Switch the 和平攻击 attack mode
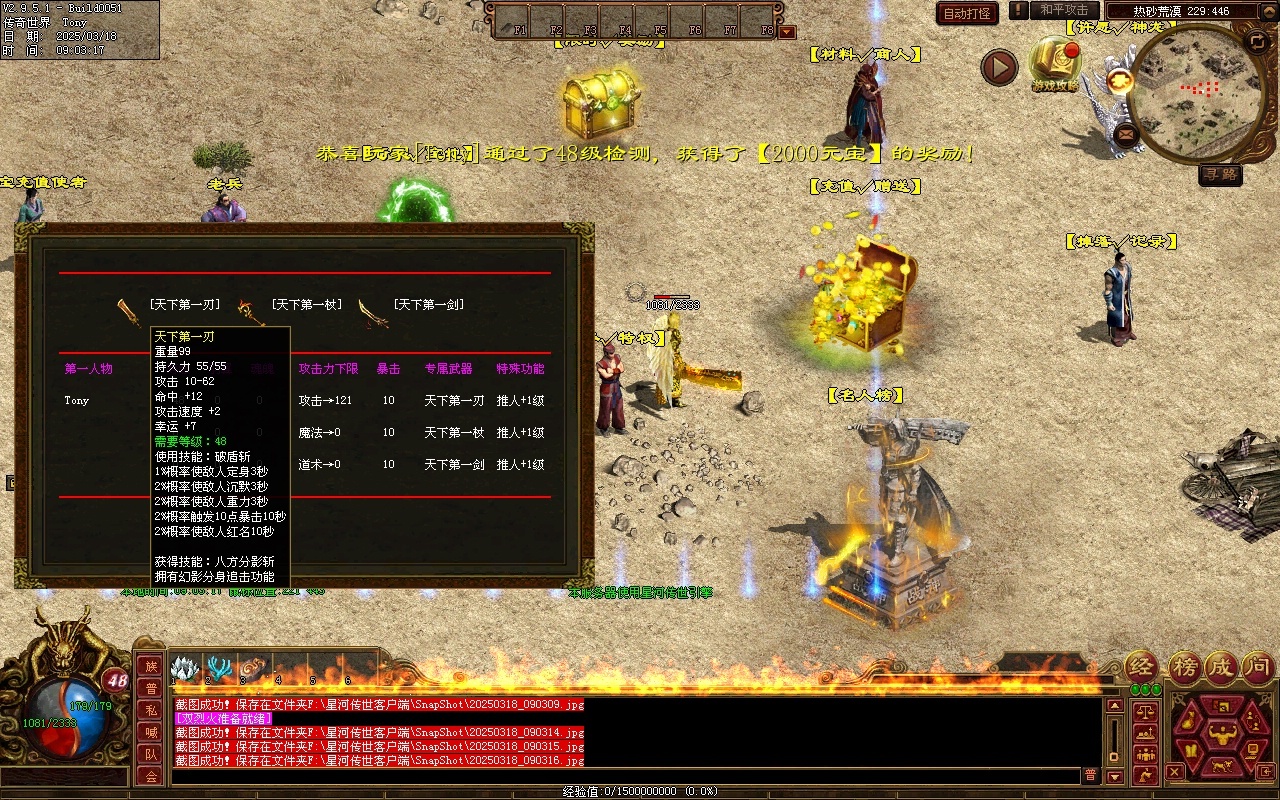 click(x=1063, y=10)
